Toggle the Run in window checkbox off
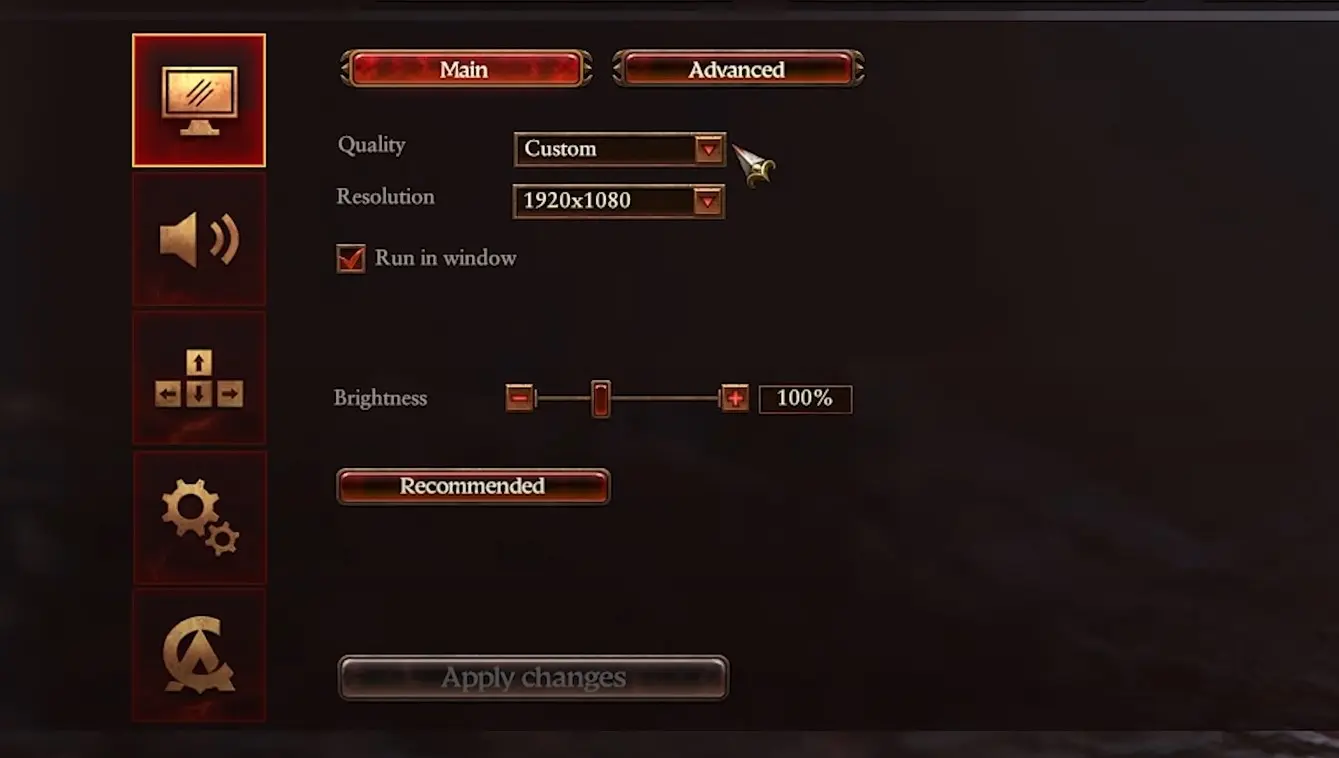Viewport: 1339px width, 758px height. 350,258
